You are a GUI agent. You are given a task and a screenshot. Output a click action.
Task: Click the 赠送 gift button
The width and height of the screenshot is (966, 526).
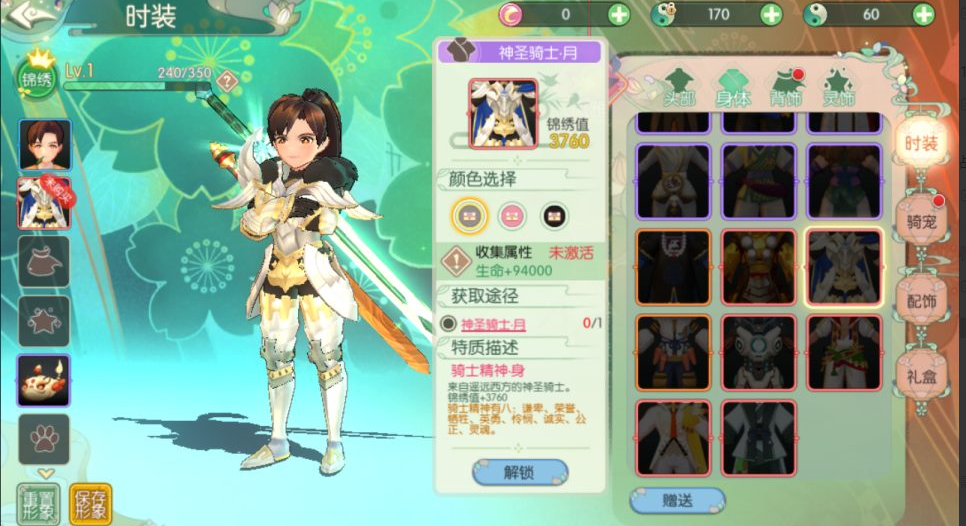click(677, 499)
